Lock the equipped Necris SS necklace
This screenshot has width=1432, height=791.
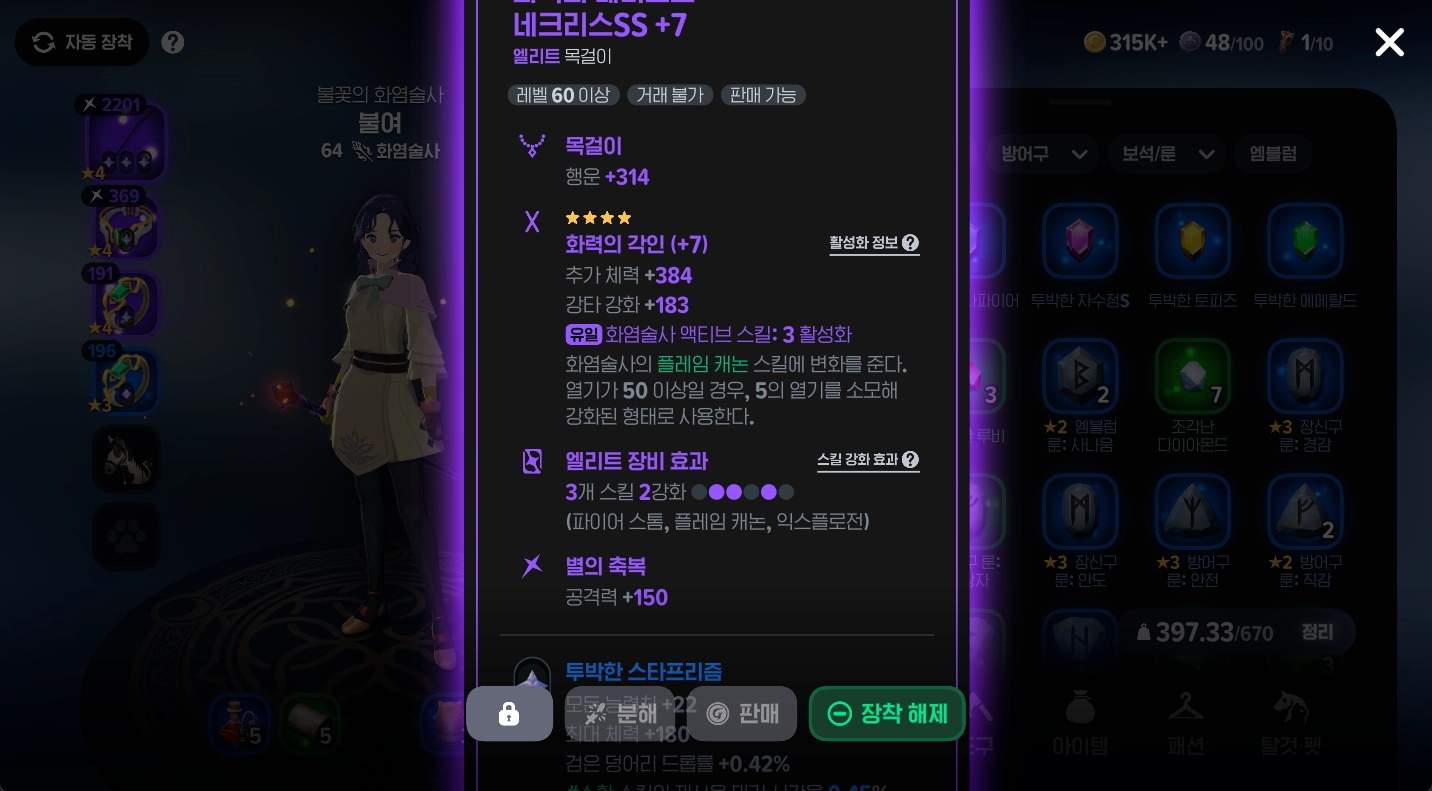point(509,713)
